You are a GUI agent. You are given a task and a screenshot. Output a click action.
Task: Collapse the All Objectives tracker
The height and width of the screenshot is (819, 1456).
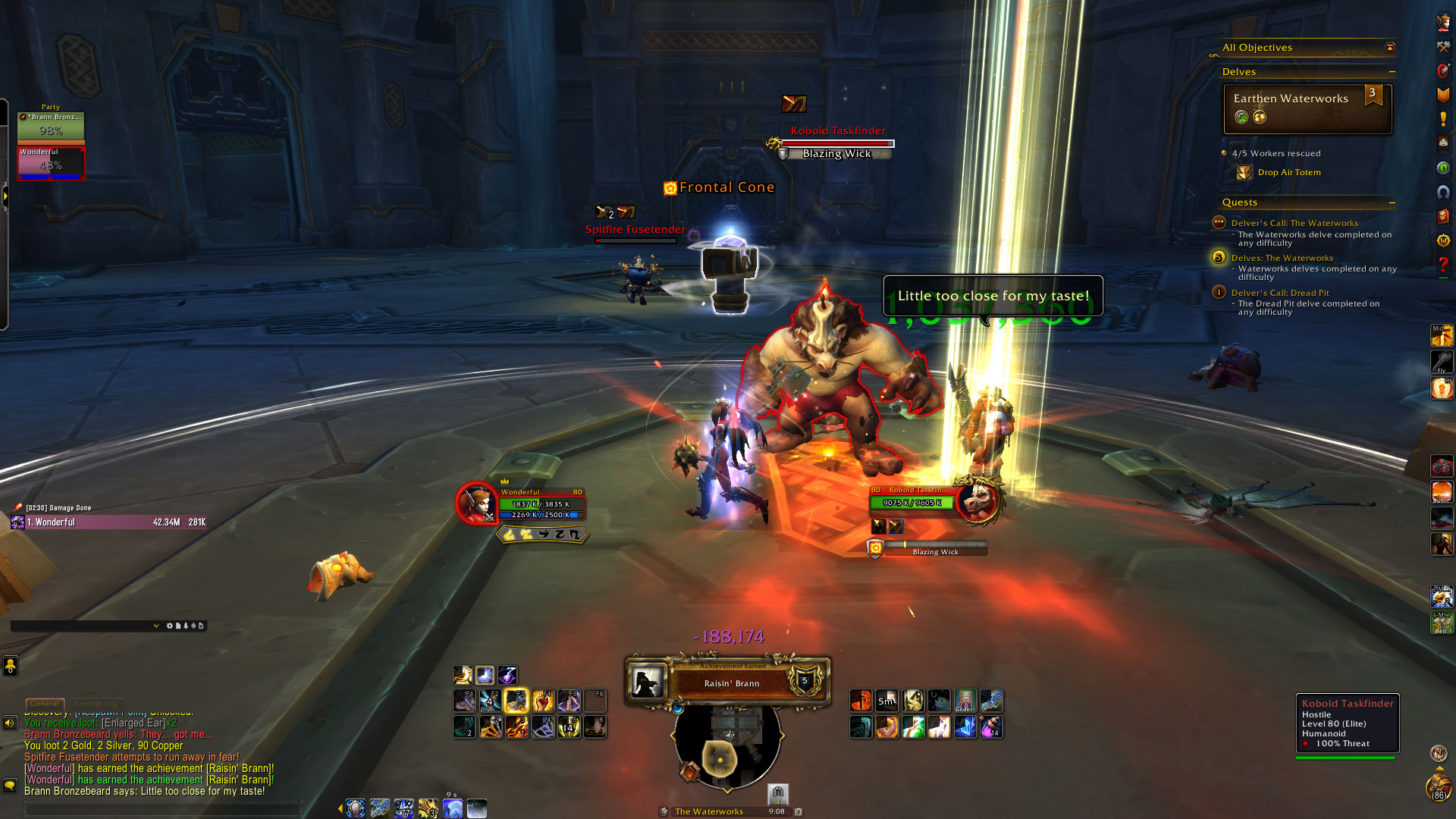tap(1390, 48)
